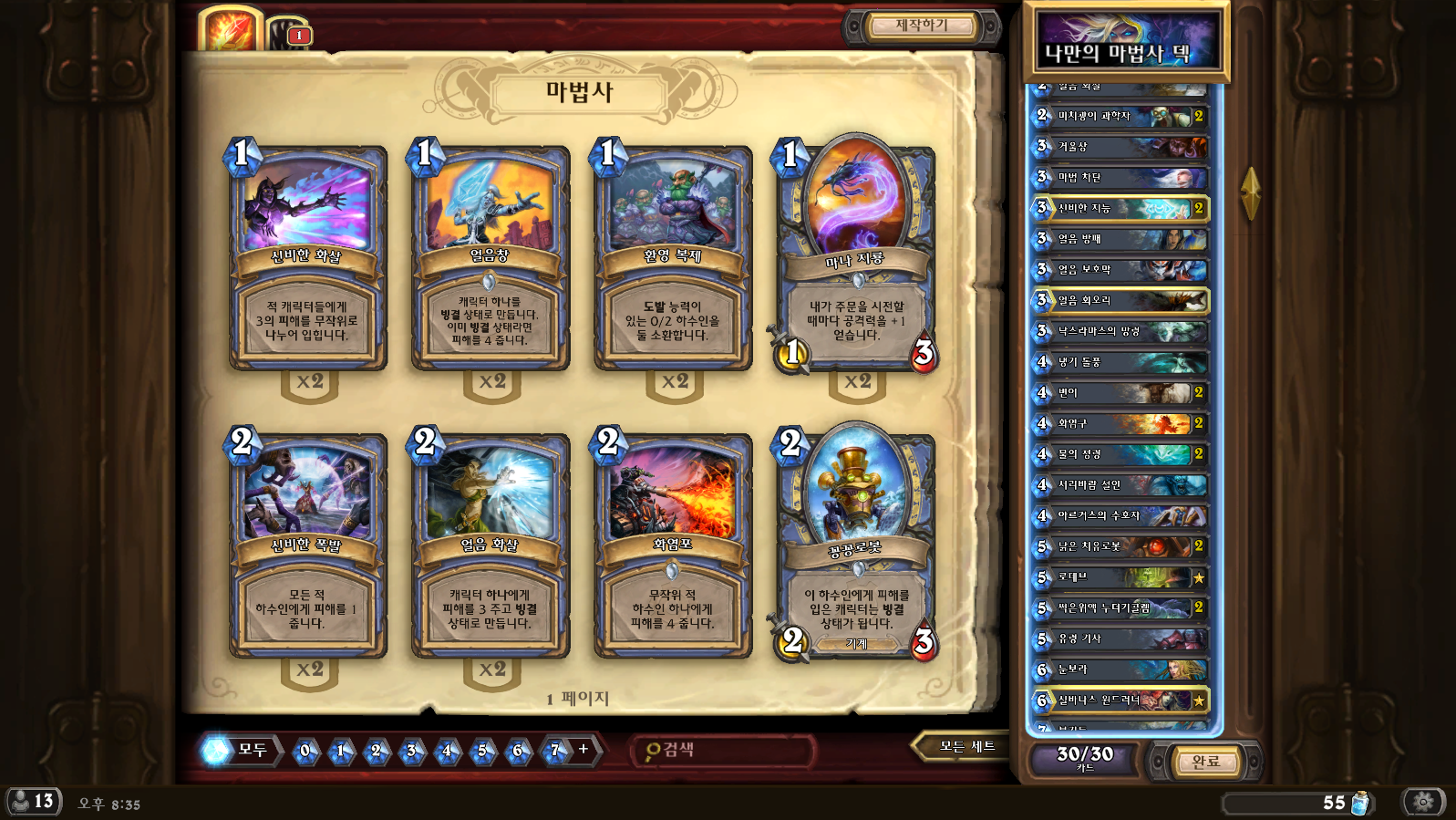Pick the 화염포 spell card

coord(673,547)
